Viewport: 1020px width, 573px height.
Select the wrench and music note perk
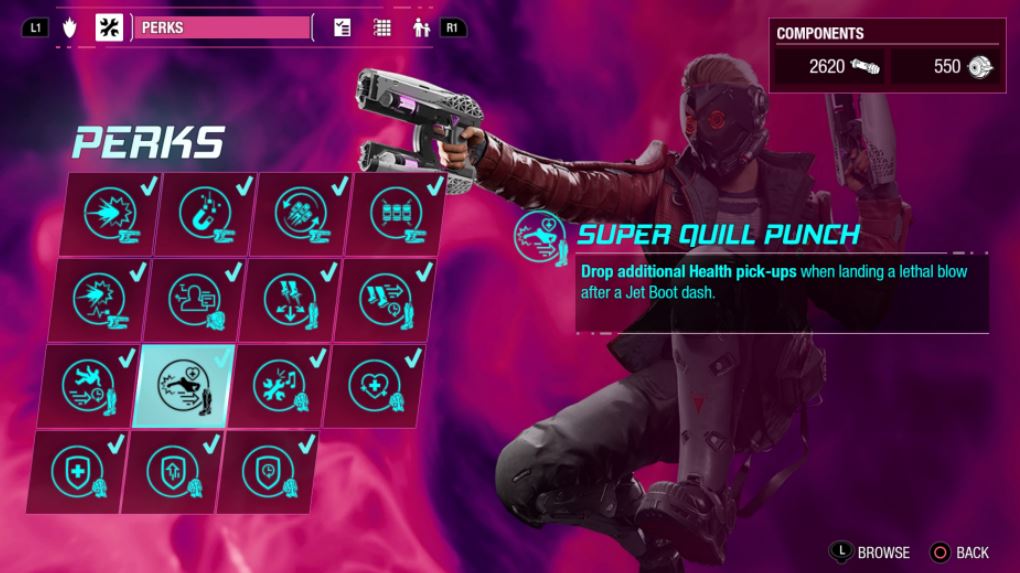(x=278, y=386)
